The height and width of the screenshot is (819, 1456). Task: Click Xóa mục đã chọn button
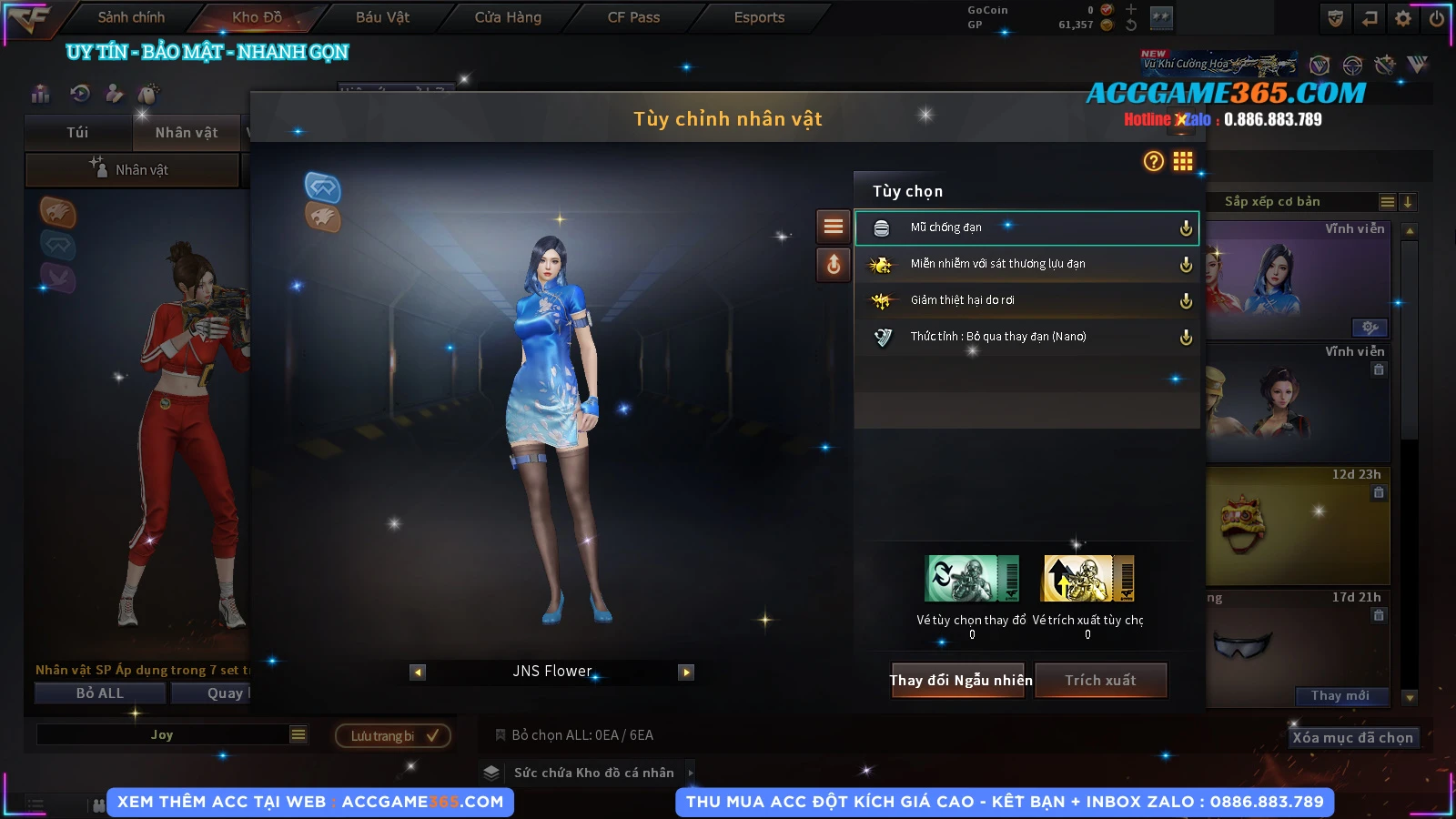1352,737
